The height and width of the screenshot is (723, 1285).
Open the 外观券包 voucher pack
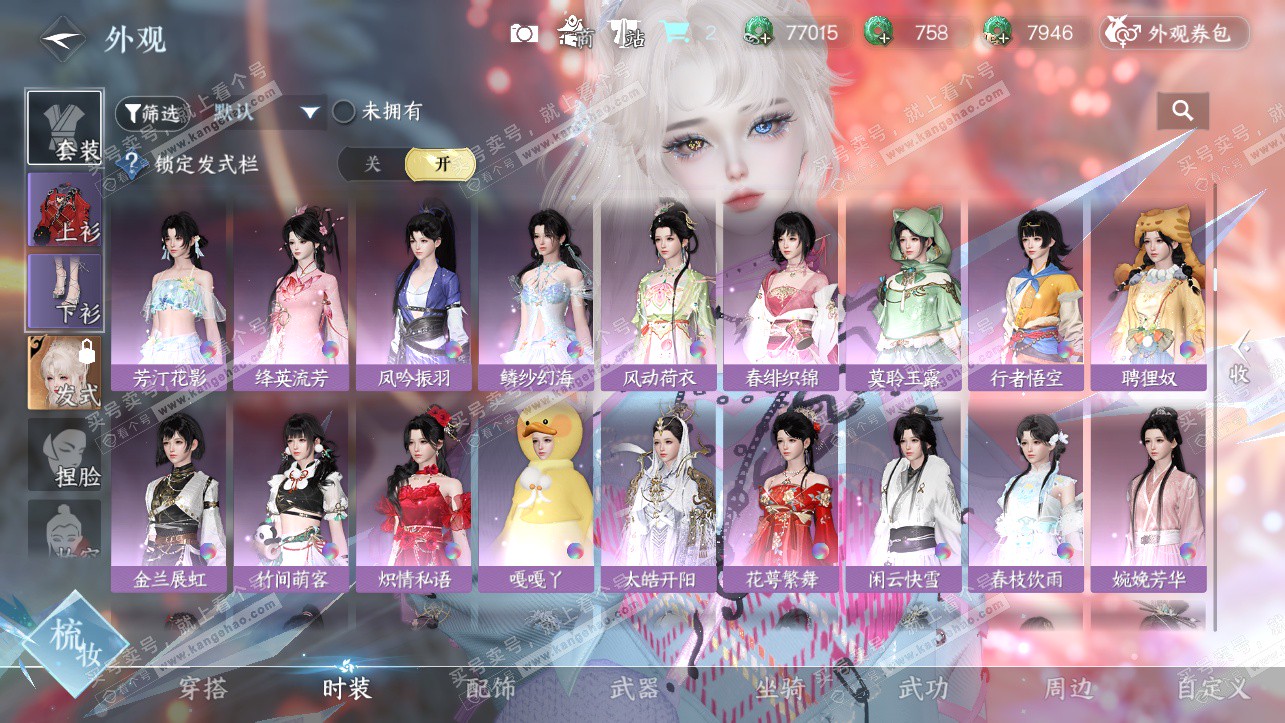[x=1175, y=33]
